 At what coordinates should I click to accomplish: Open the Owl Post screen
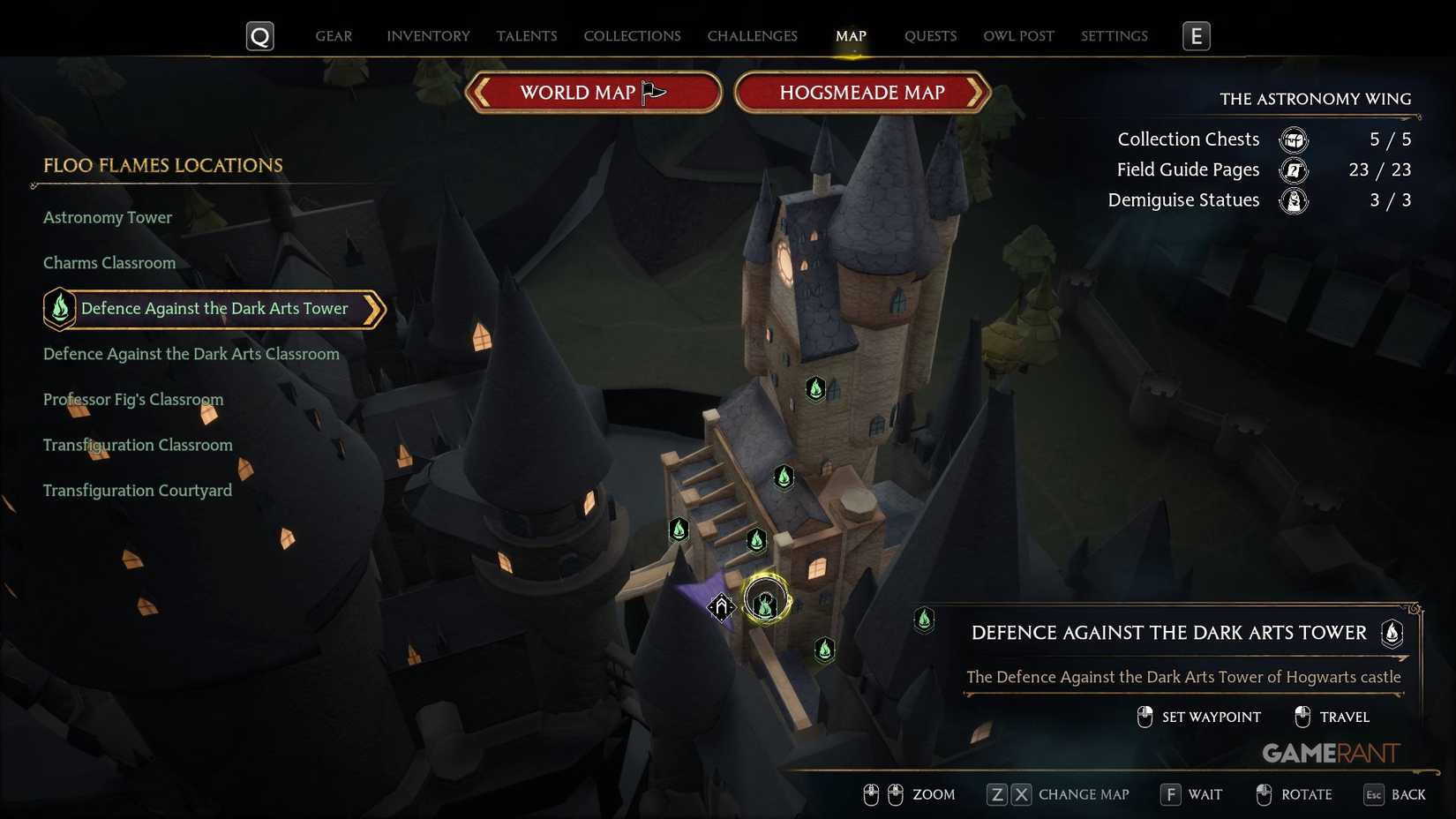1018,36
